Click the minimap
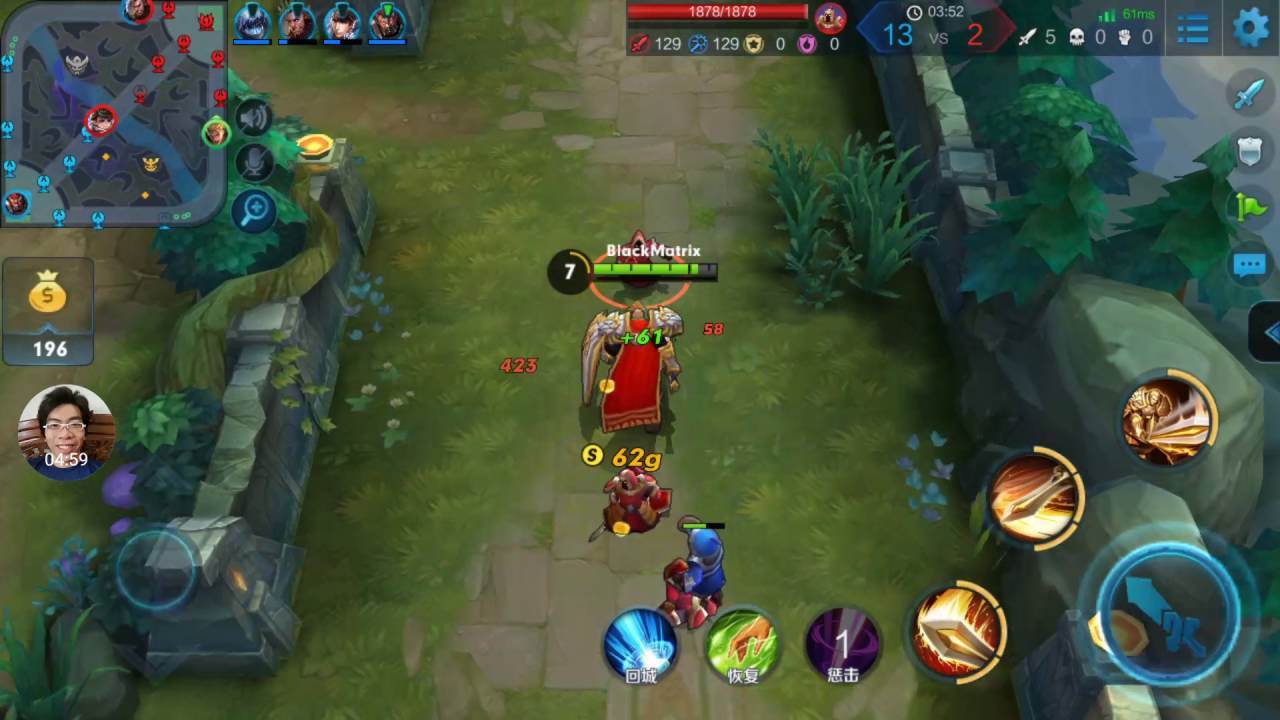The image size is (1280, 720). pyautogui.click(x=112, y=112)
